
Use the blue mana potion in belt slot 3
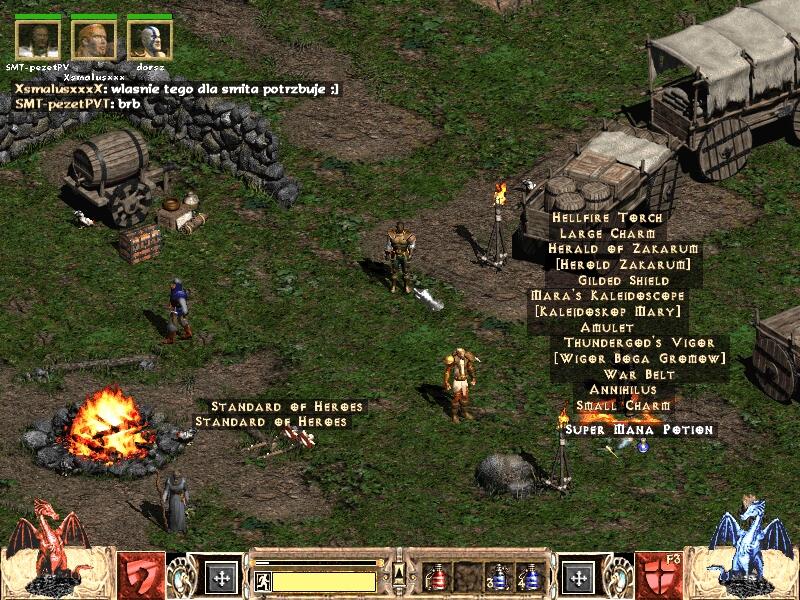498,577
